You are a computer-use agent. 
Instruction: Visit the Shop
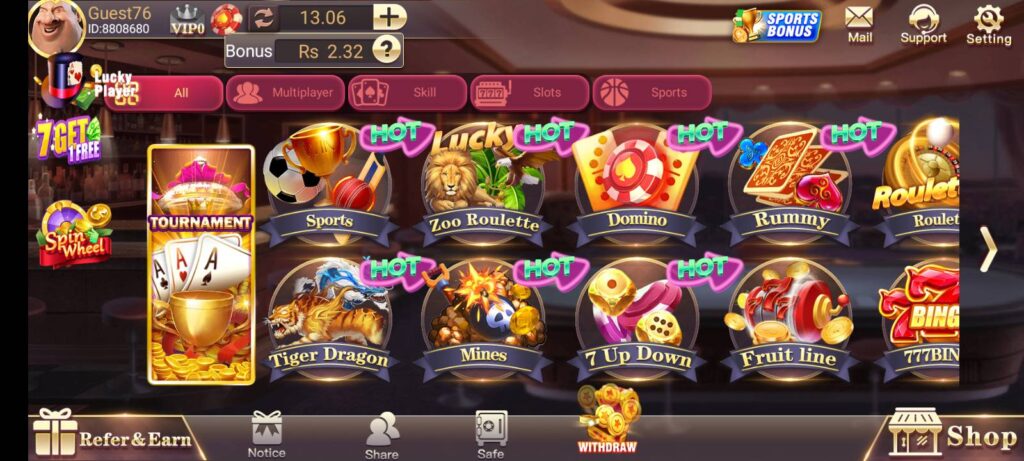(953, 435)
